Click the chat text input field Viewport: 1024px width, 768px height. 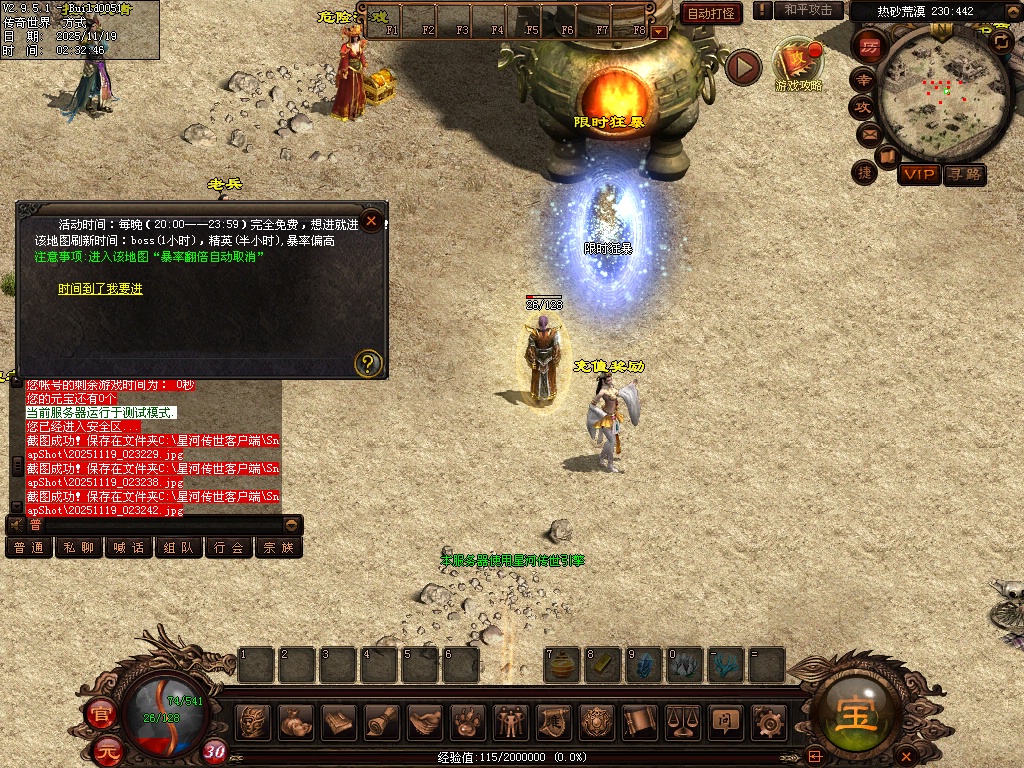tap(160, 524)
